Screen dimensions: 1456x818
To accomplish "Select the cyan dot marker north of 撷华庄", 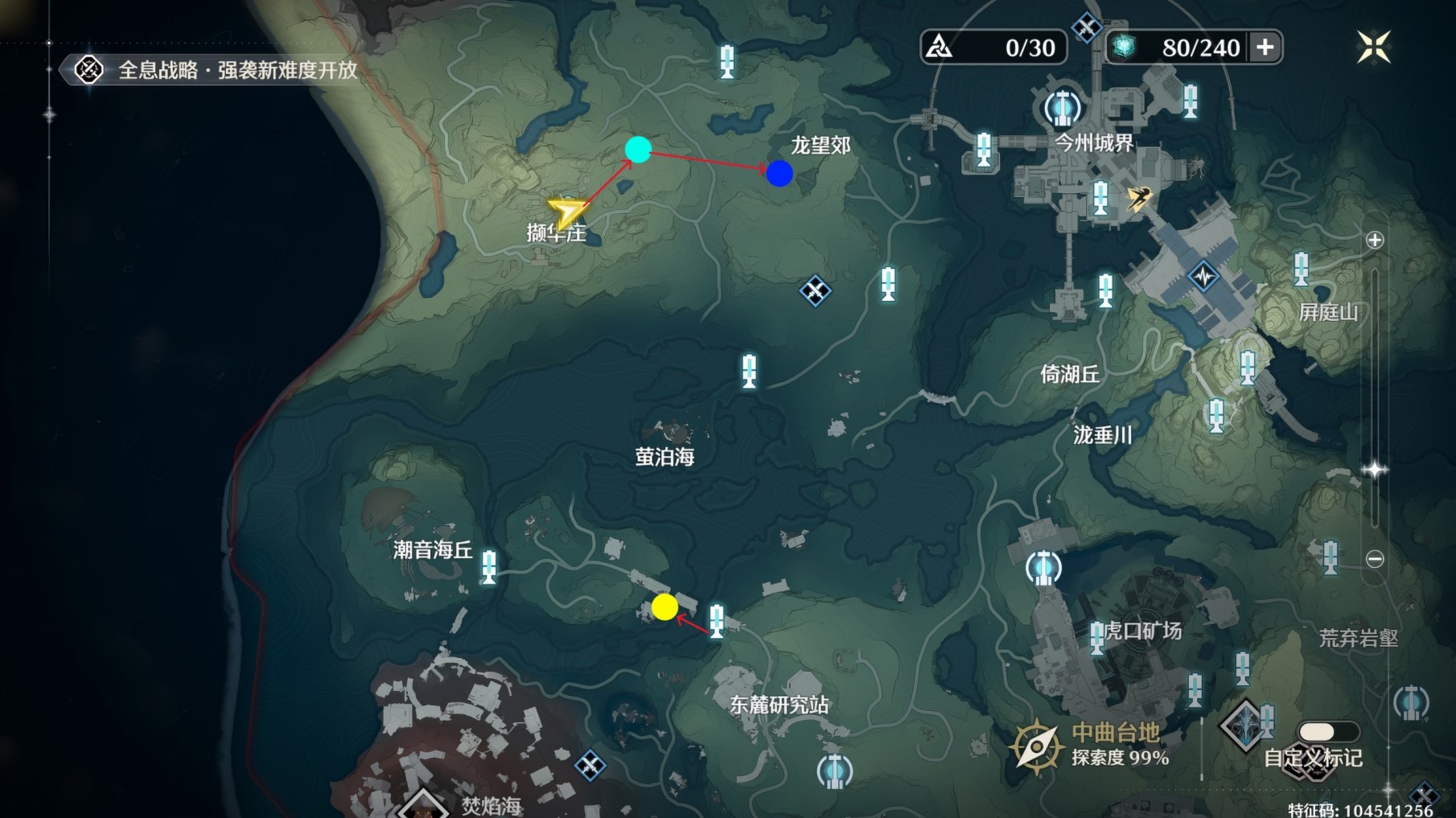I will tap(638, 149).
